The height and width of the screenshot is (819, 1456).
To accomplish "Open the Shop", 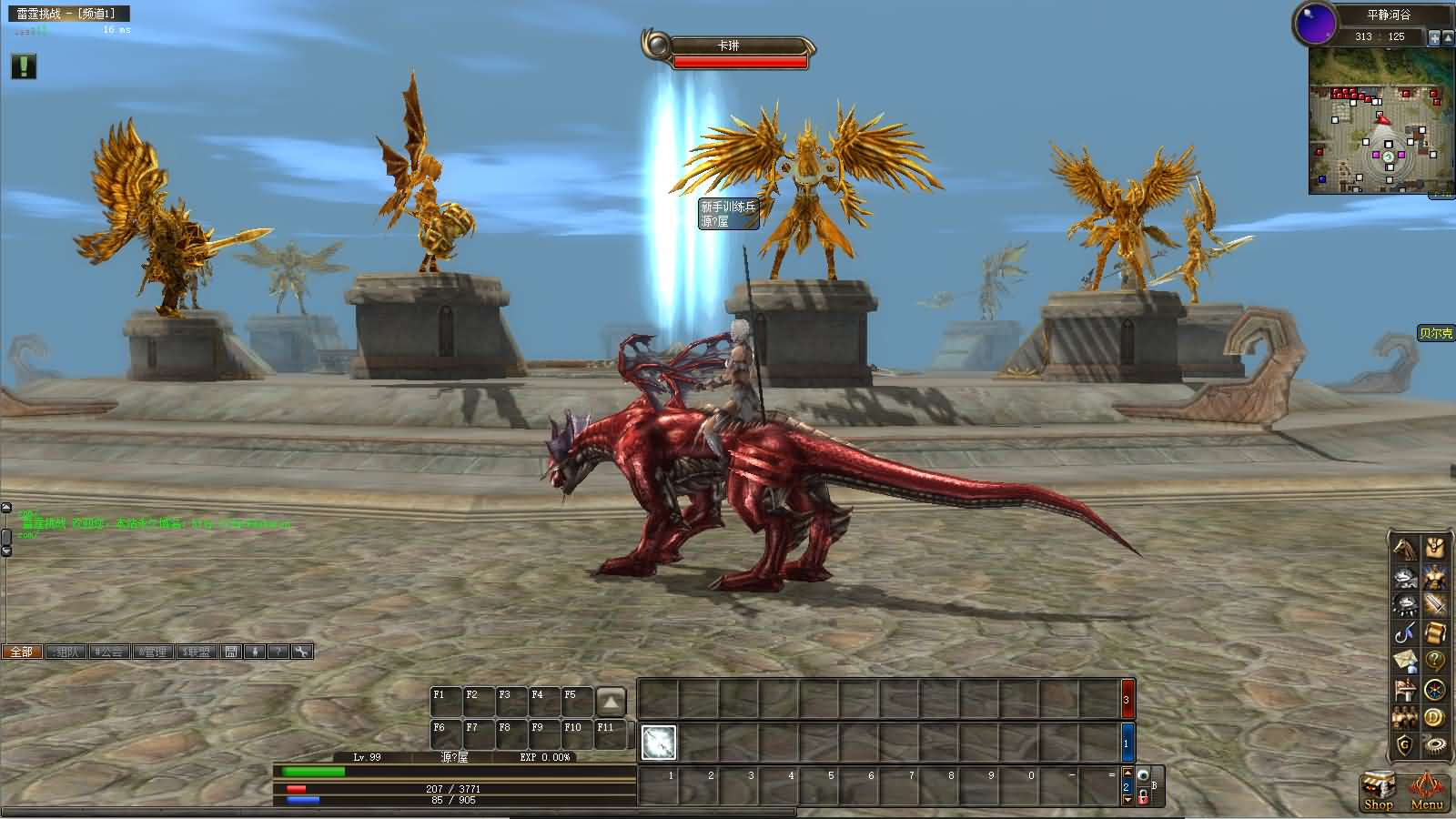I will click(x=1378, y=790).
